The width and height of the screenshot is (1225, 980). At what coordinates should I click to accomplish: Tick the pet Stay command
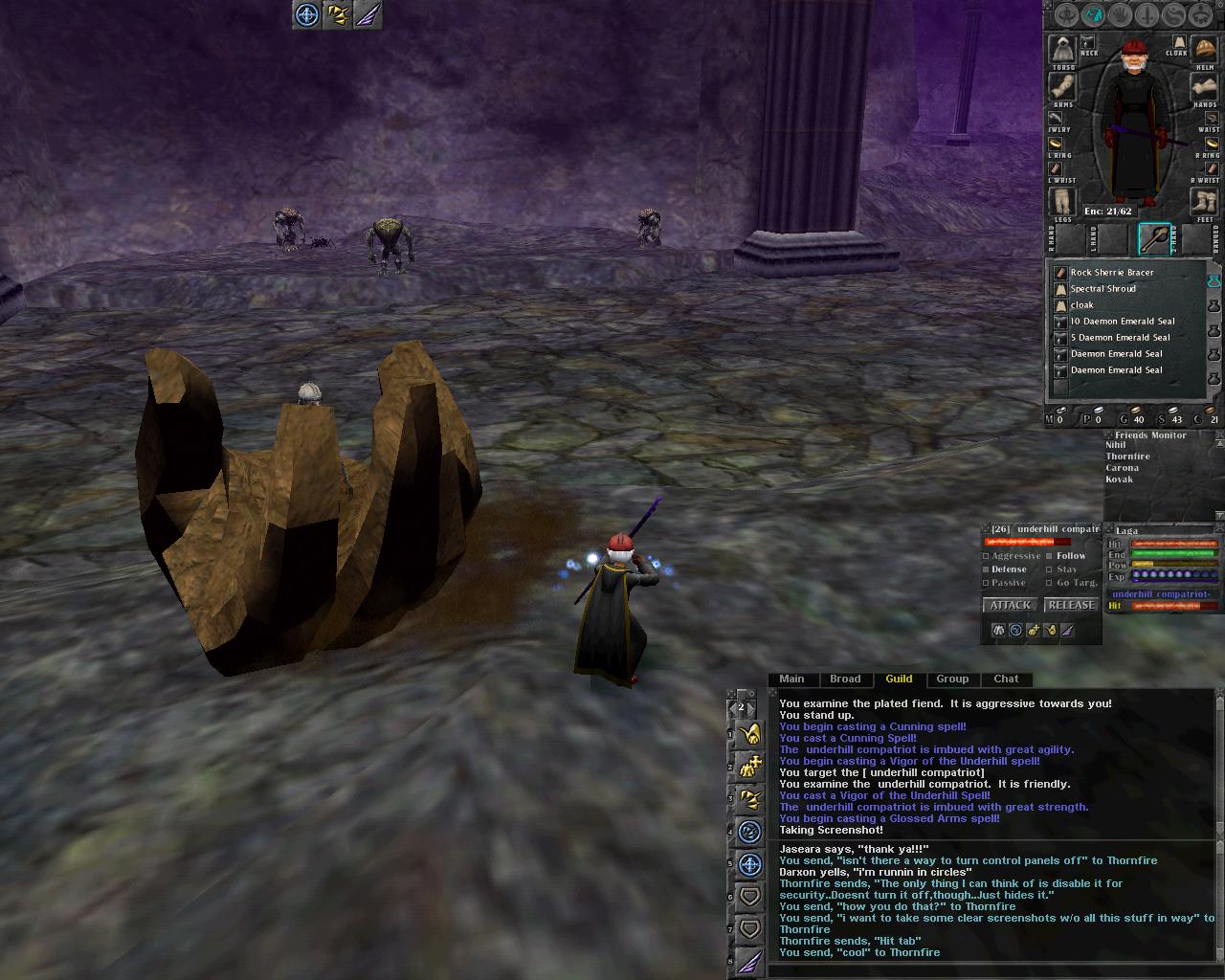[1050, 569]
